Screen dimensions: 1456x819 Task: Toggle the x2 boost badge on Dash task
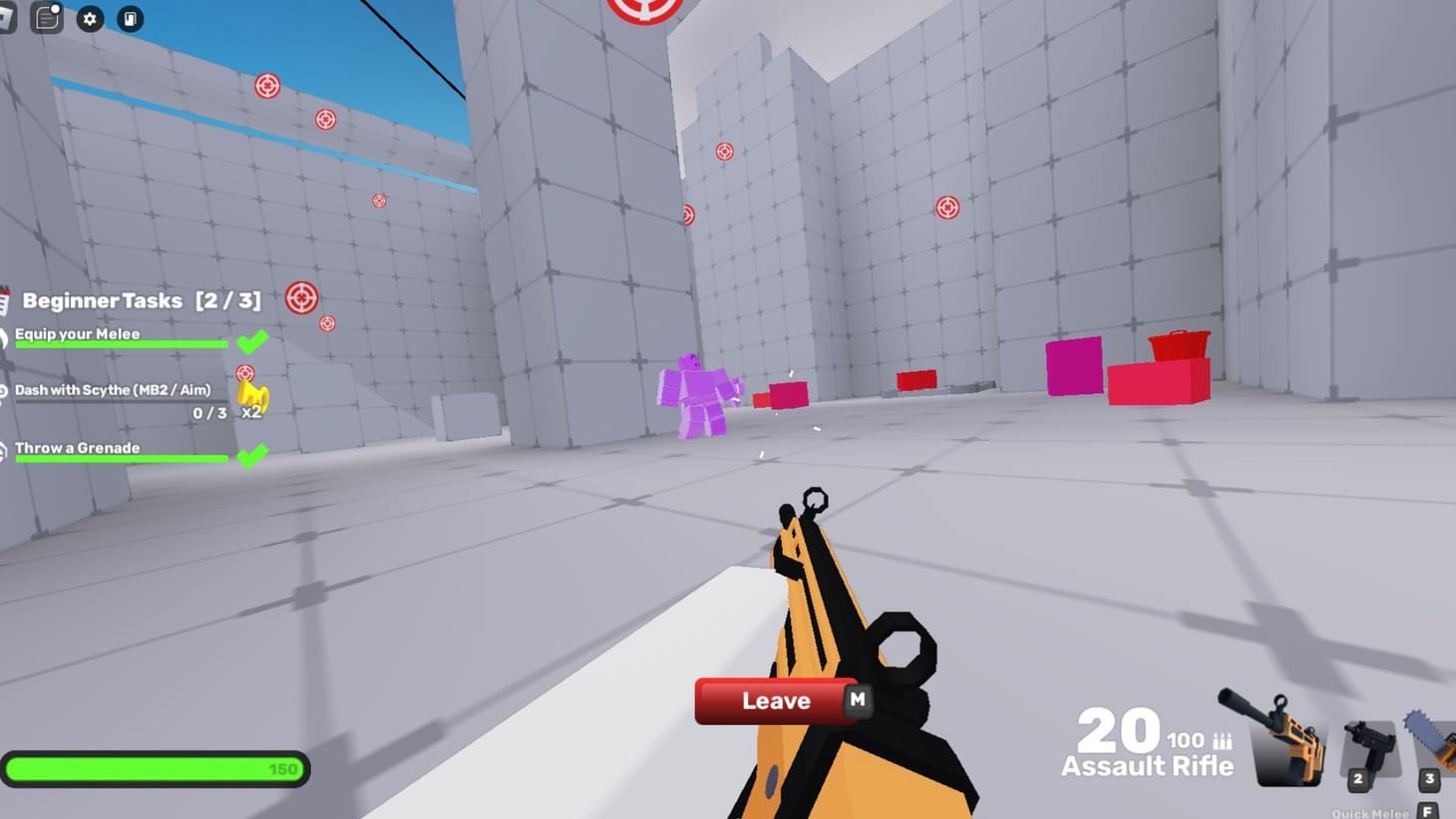pyautogui.click(x=251, y=403)
